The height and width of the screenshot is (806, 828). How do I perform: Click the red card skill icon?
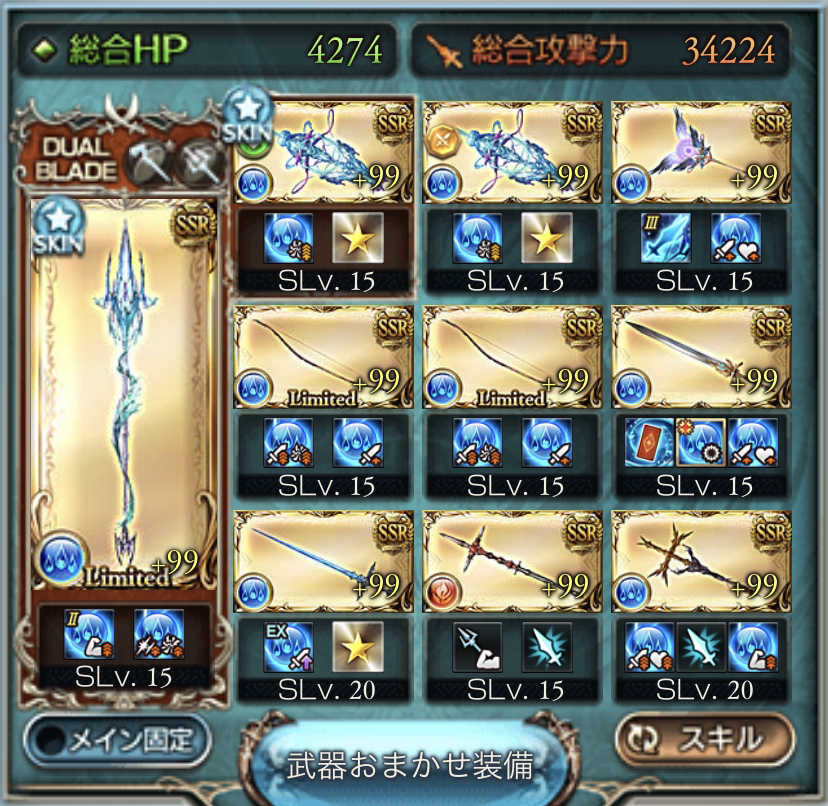click(x=648, y=442)
